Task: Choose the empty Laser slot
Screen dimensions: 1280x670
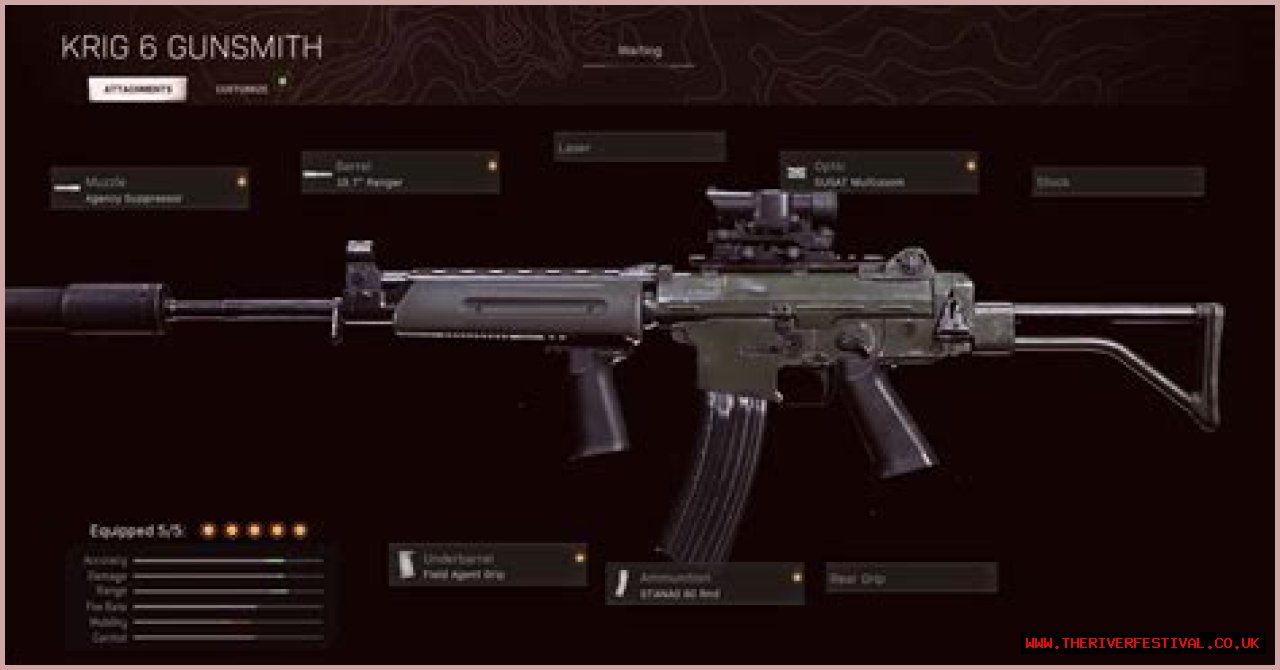Action: coord(639,147)
